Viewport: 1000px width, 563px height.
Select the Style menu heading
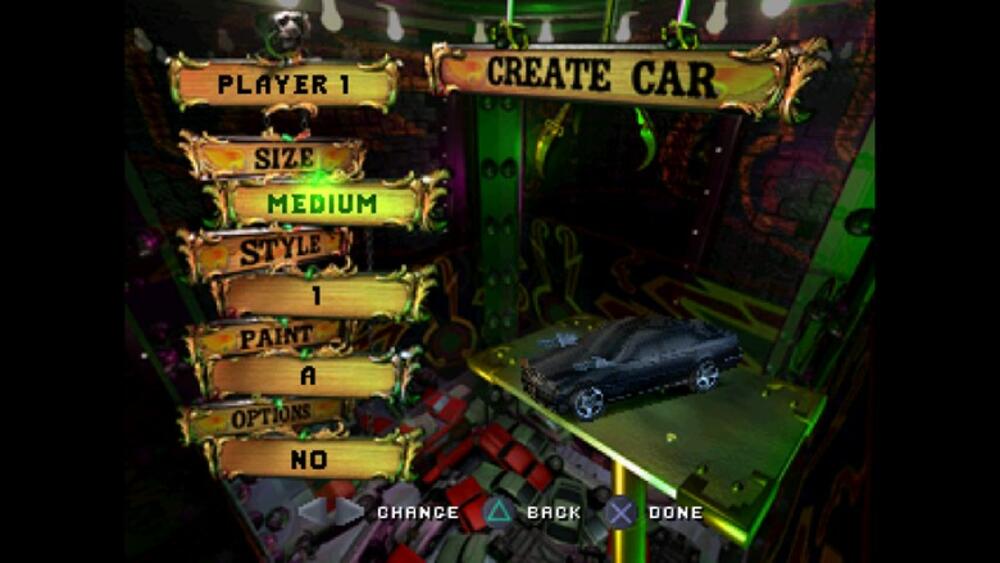click(x=279, y=249)
